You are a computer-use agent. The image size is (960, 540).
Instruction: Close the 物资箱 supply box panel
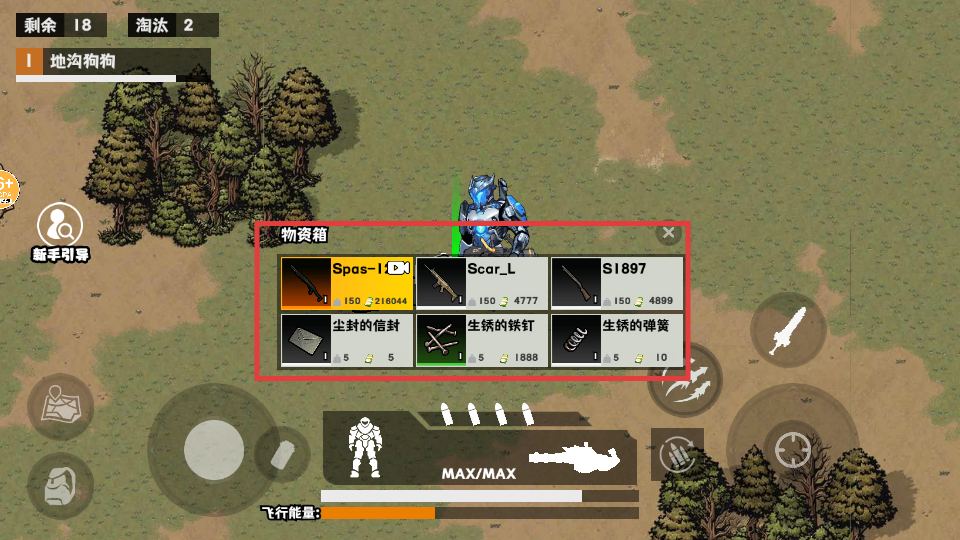[x=669, y=233]
